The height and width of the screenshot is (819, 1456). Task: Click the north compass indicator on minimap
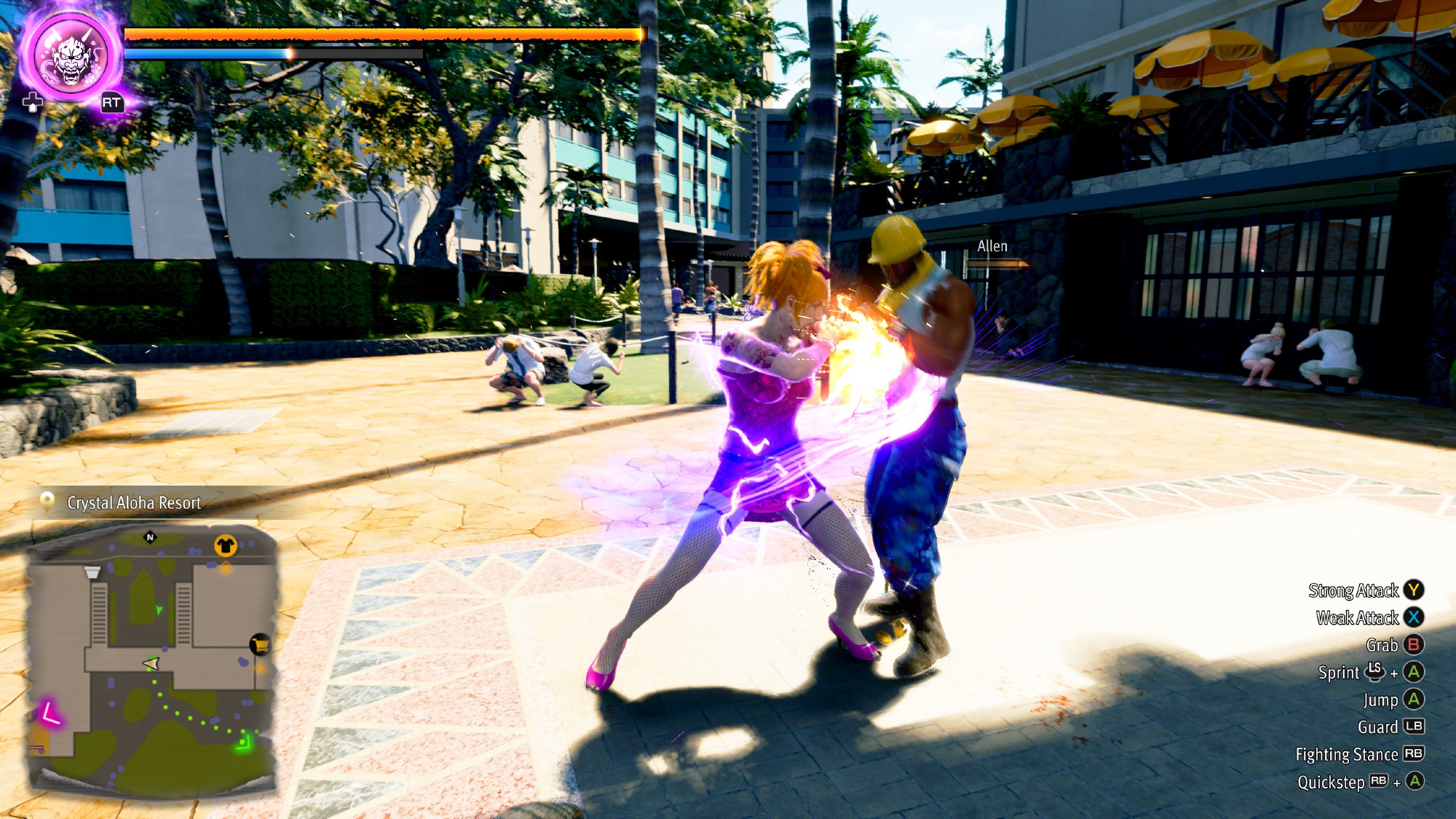pos(150,537)
